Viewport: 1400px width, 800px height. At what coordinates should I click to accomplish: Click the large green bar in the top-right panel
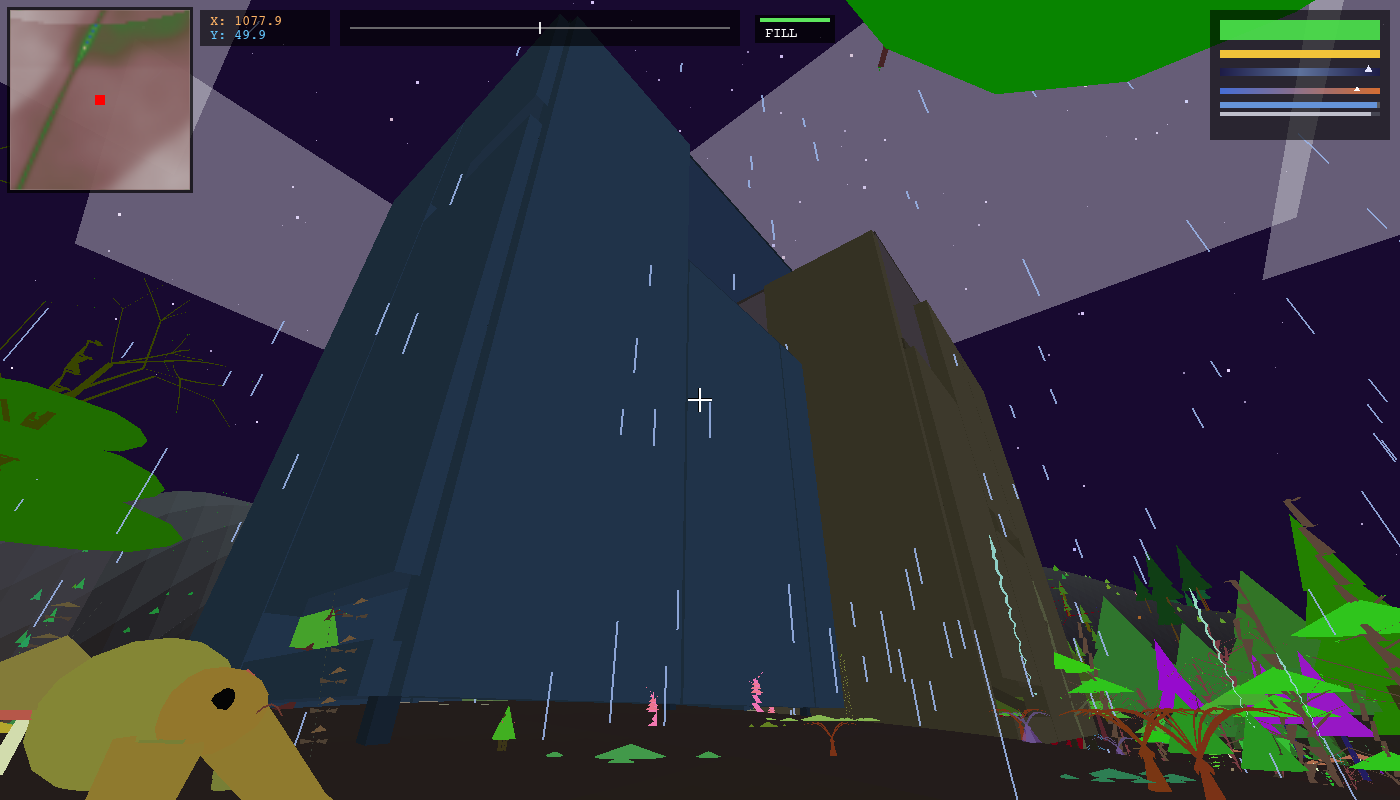point(1299,30)
